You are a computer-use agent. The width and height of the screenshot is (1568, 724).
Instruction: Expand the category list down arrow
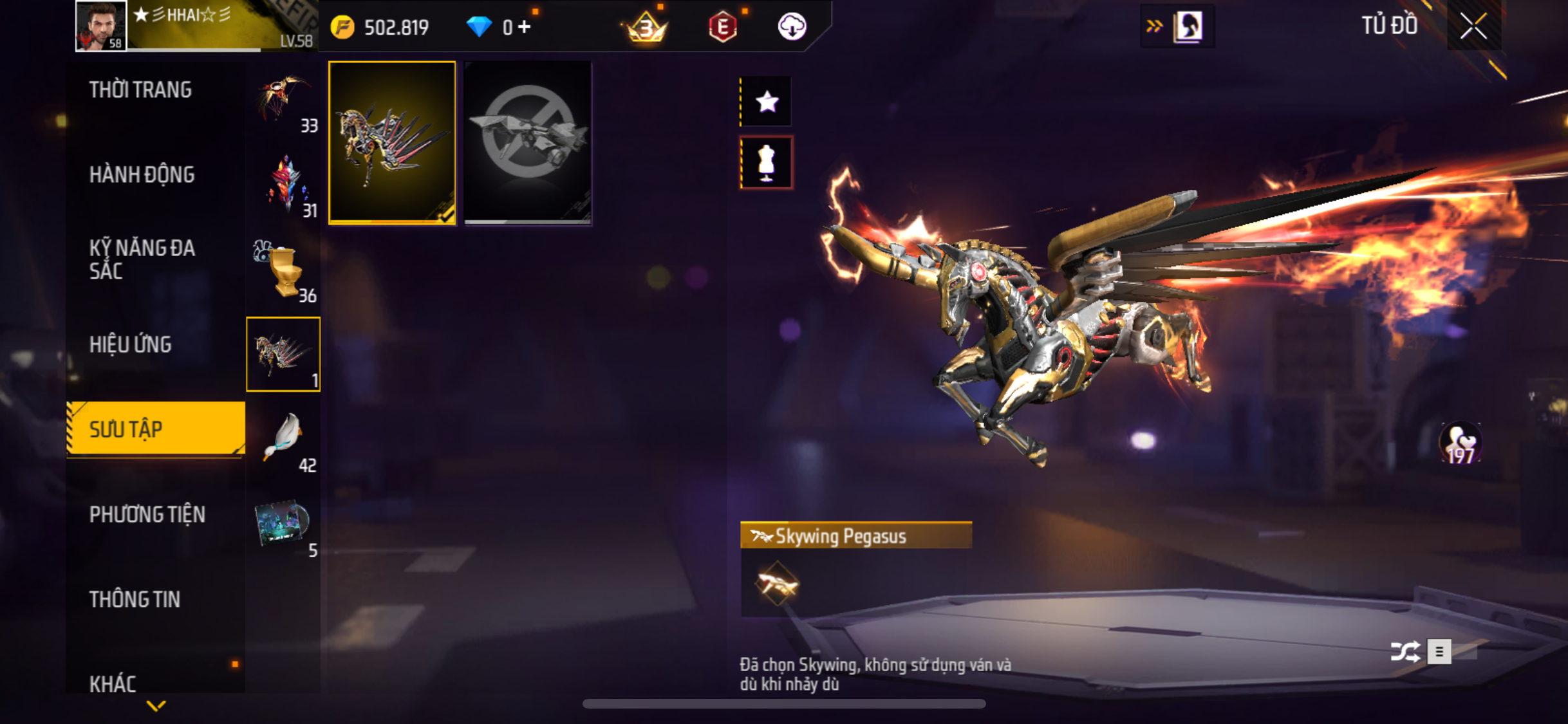(x=156, y=706)
